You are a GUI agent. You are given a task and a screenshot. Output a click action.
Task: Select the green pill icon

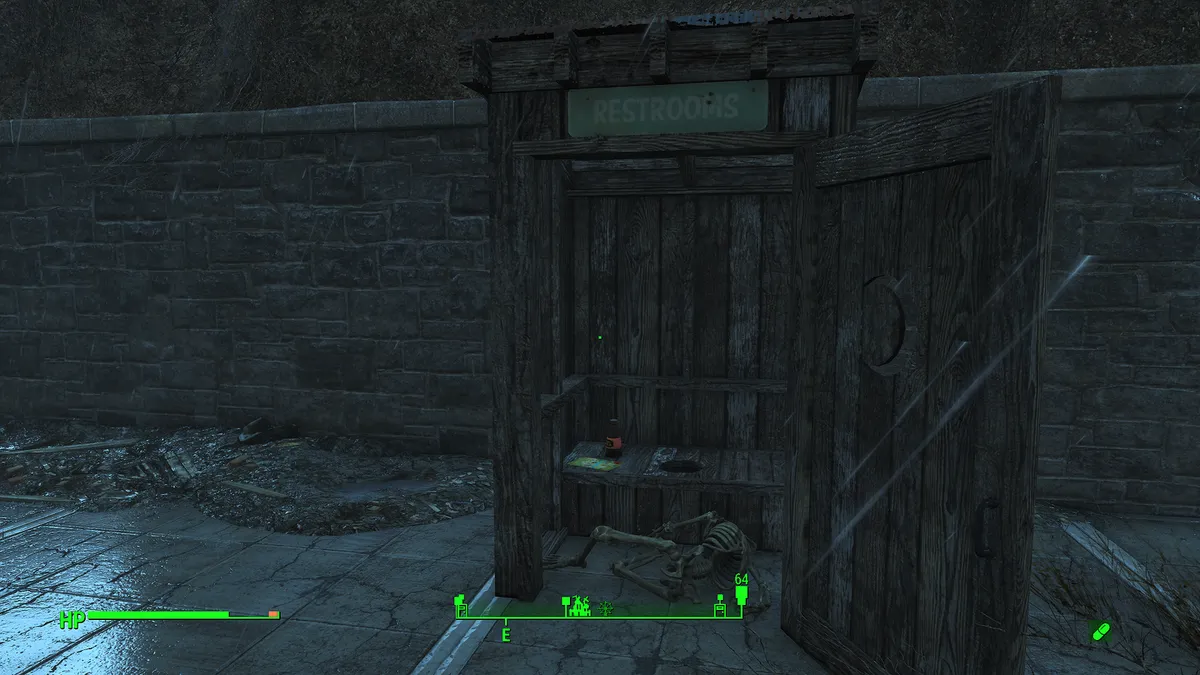click(1101, 632)
